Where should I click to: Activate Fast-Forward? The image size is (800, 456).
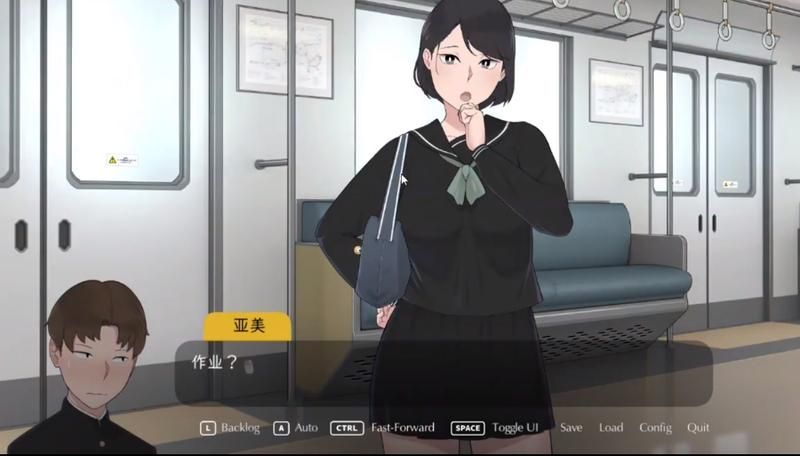401,428
